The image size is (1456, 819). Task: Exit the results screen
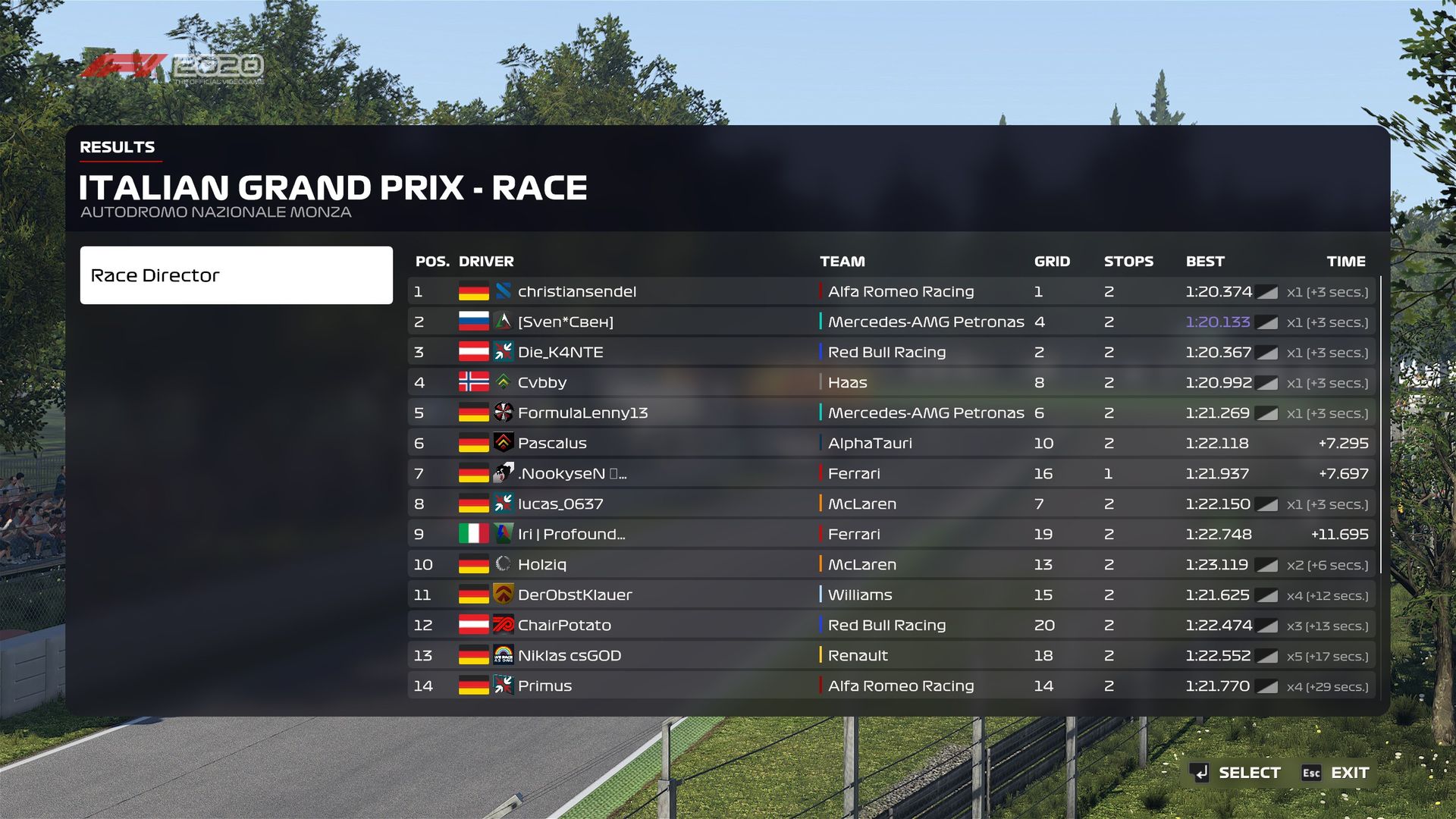coord(1336,773)
